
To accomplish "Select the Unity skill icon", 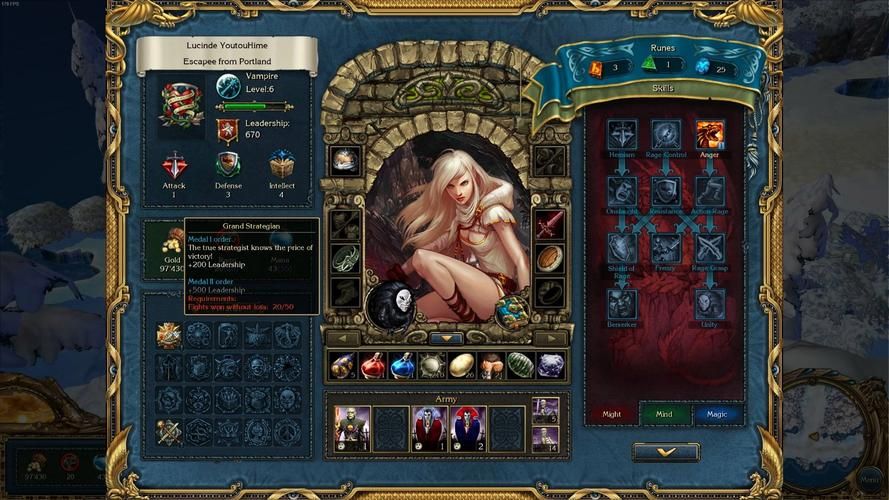I will 709,303.
